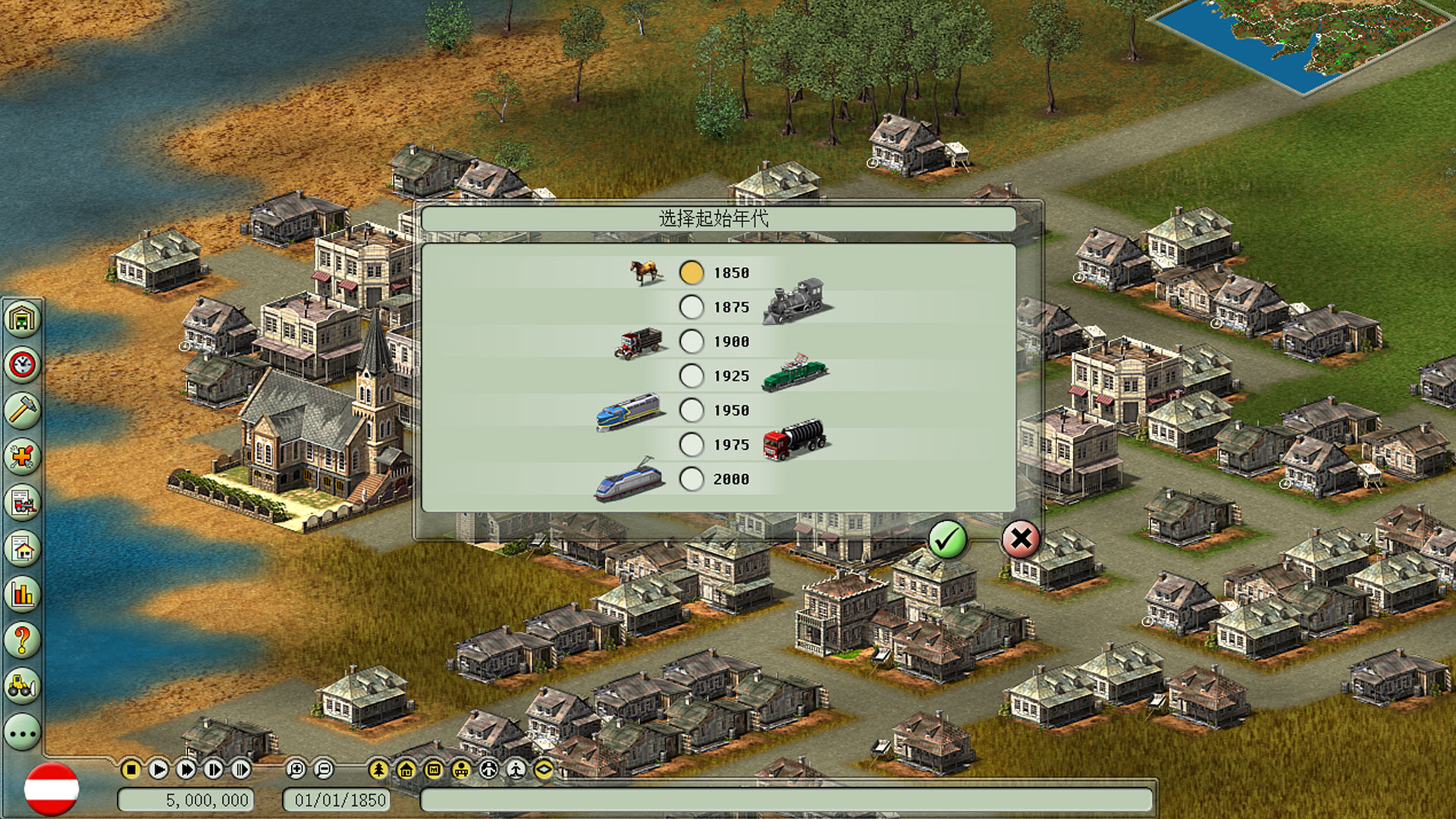Viewport: 1456px width, 819px height.
Task: Select the hammer build tool
Action: coord(23,410)
